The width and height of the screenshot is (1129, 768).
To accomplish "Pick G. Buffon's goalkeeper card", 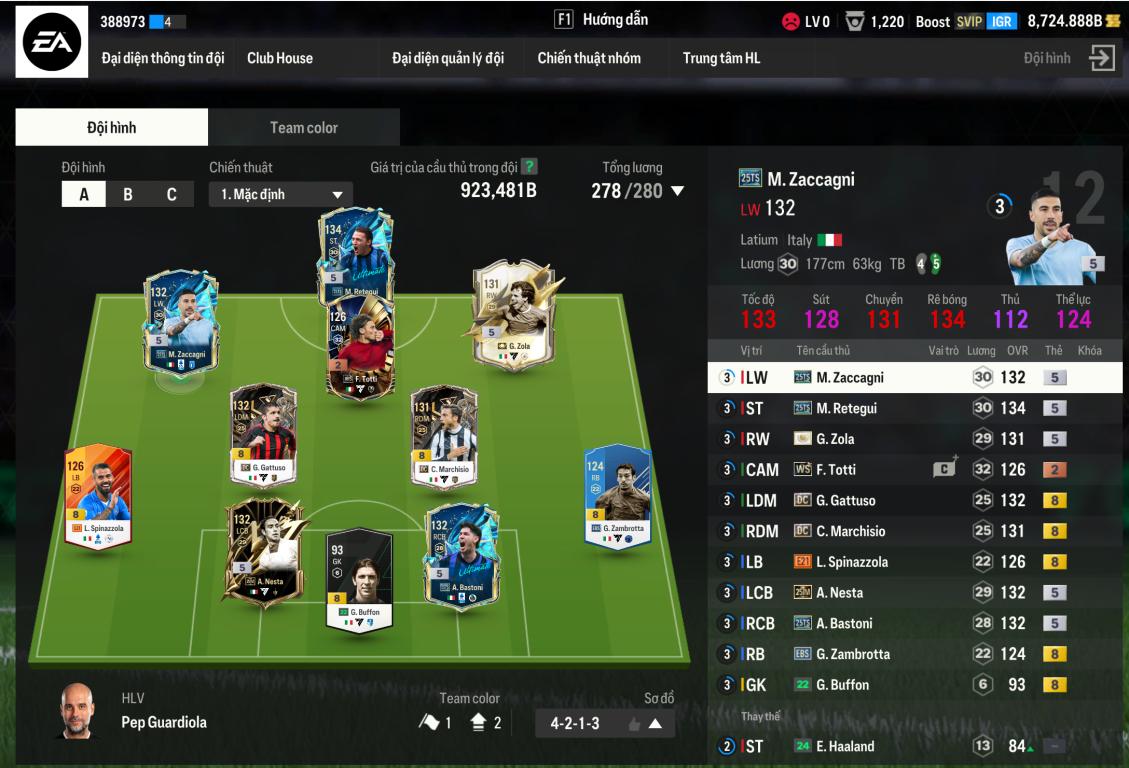I will [x=359, y=578].
